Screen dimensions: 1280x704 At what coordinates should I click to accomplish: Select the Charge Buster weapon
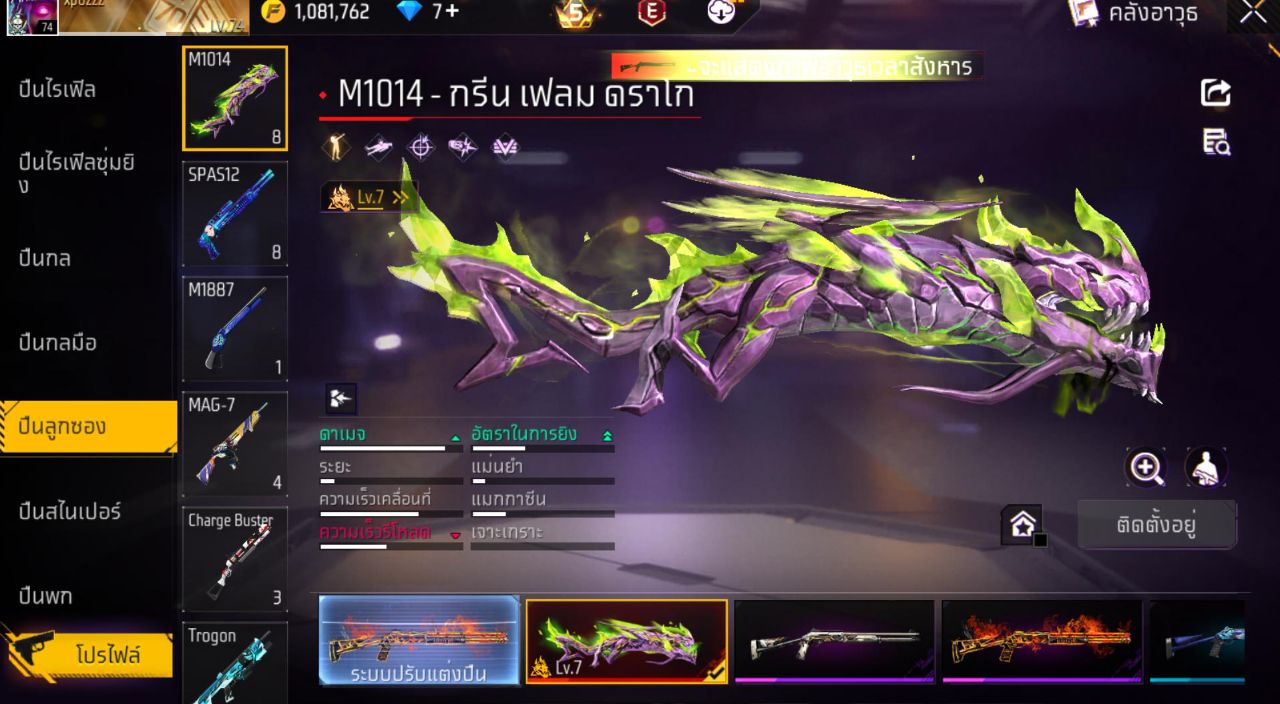[x=235, y=559]
